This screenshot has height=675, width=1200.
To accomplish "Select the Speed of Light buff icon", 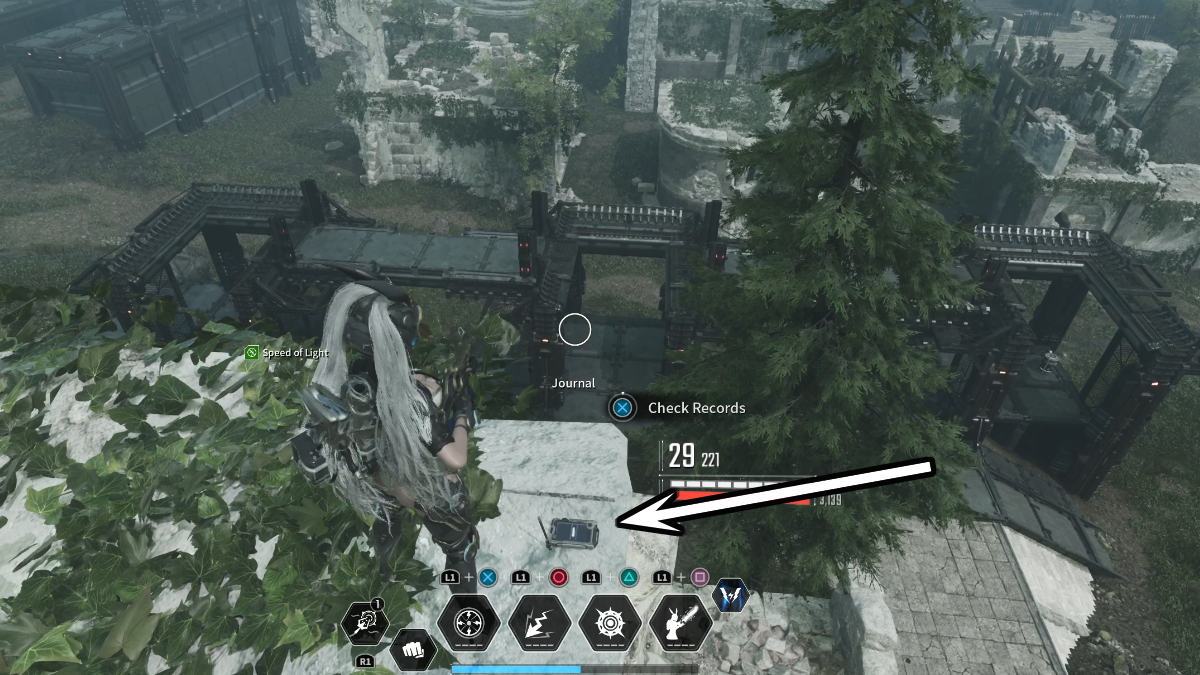I will [x=254, y=353].
